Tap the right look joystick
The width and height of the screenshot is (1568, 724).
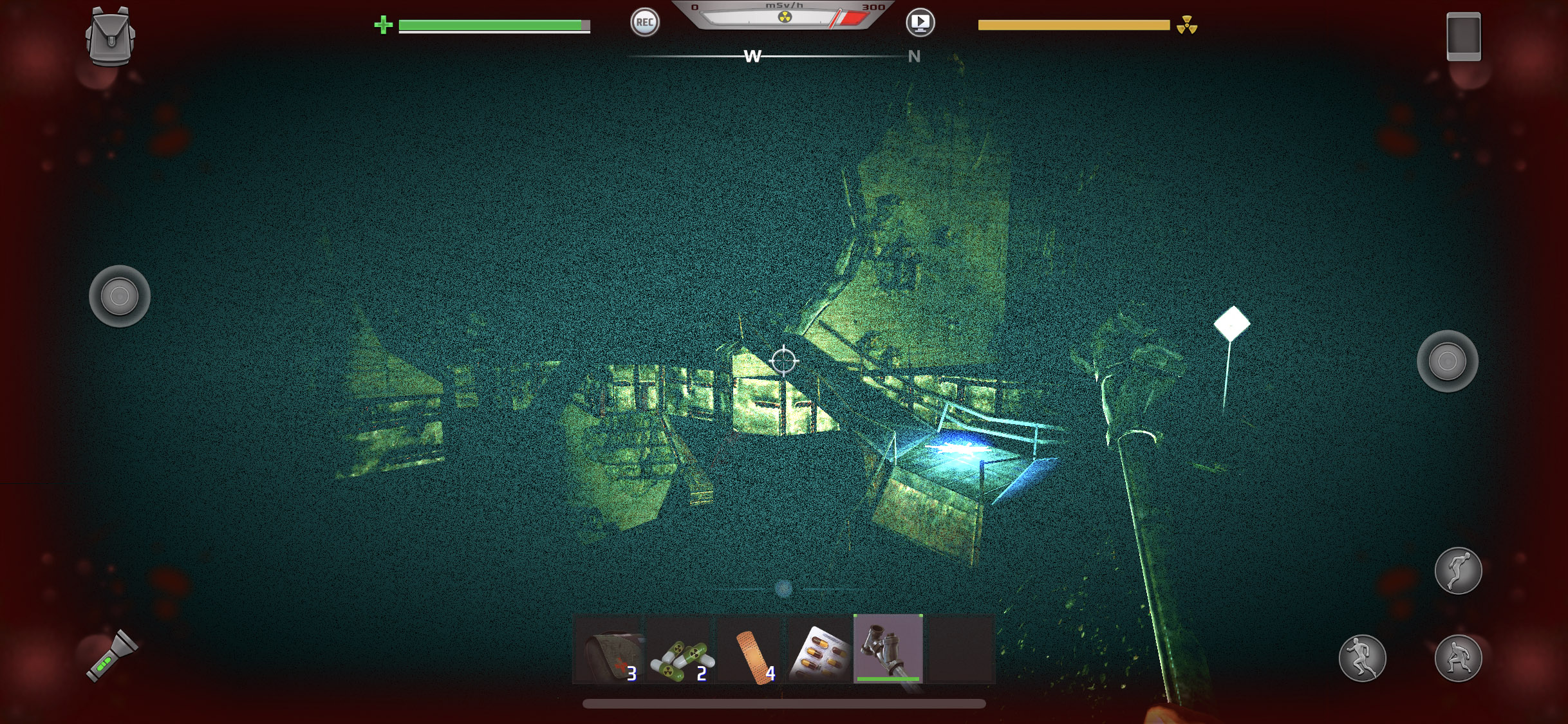1447,361
